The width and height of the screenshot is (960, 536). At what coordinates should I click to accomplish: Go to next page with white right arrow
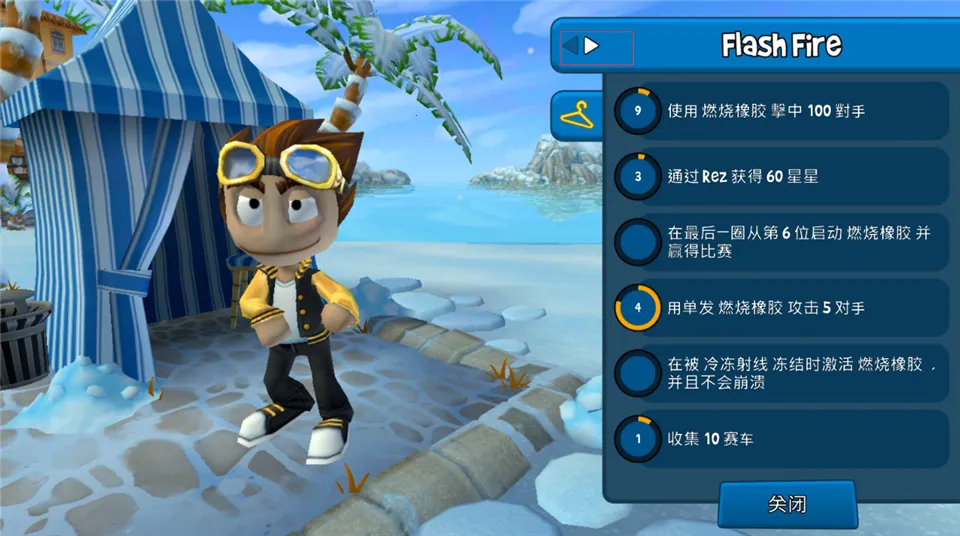tap(592, 45)
